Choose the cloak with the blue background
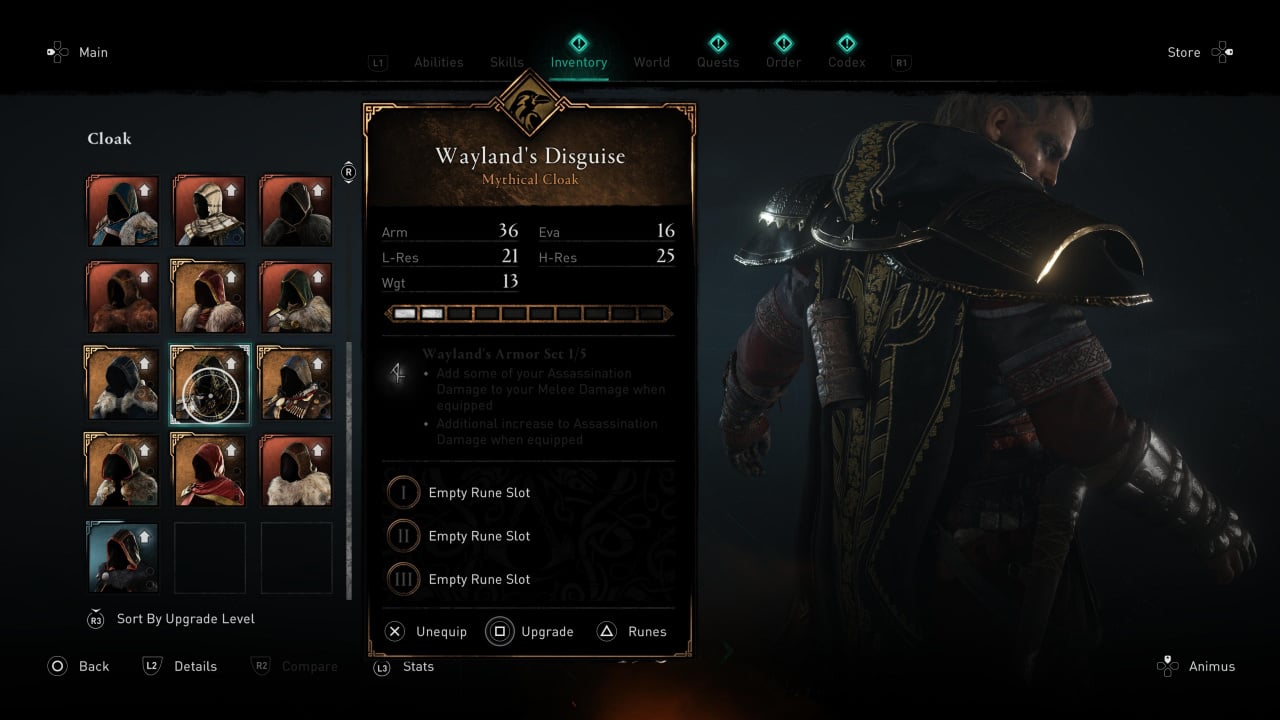This screenshot has height=720, width=1280. (122, 557)
